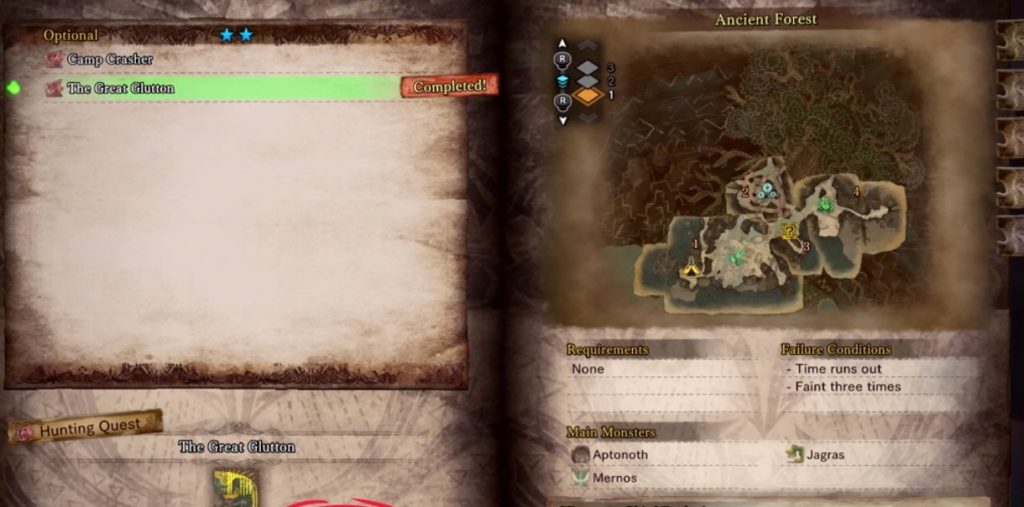Select the highlighted floor level 1
Image resolution: width=1024 pixels, height=507 pixels.
[x=588, y=96]
